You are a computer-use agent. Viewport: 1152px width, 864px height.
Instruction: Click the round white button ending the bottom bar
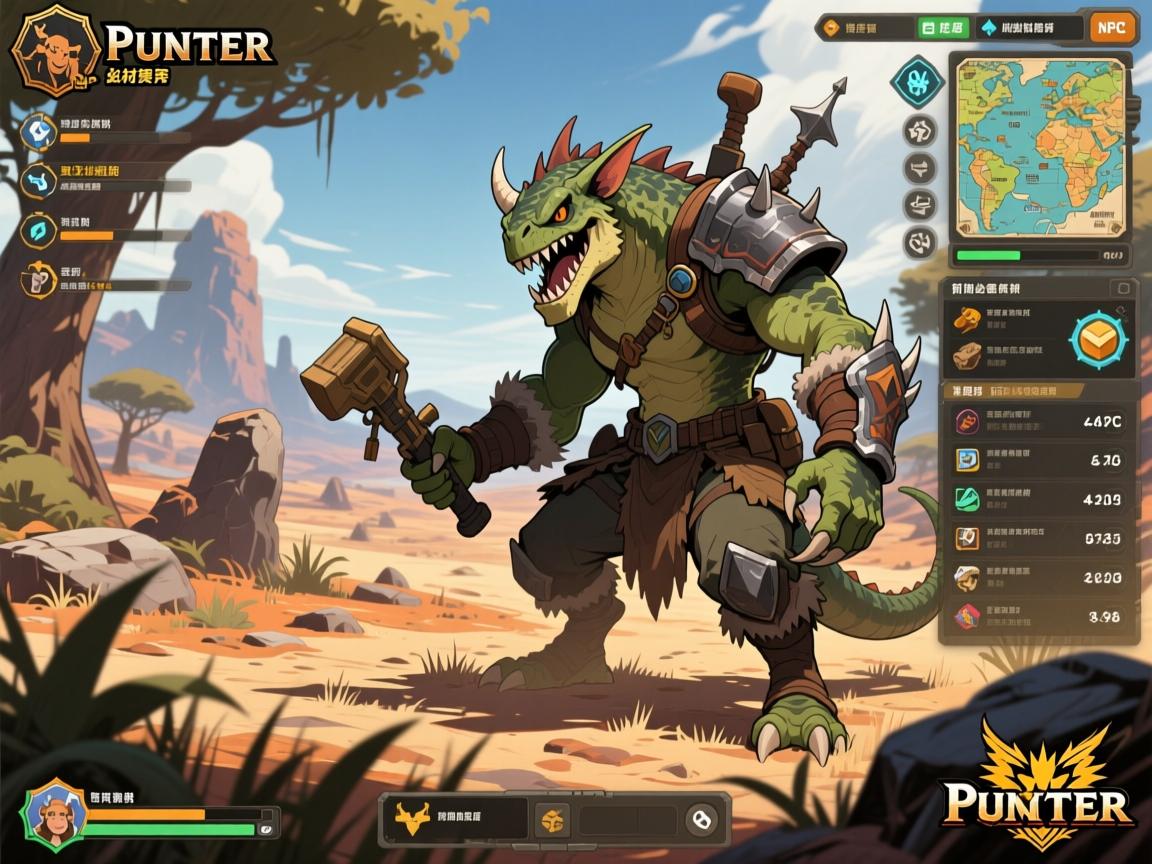[x=701, y=821]
